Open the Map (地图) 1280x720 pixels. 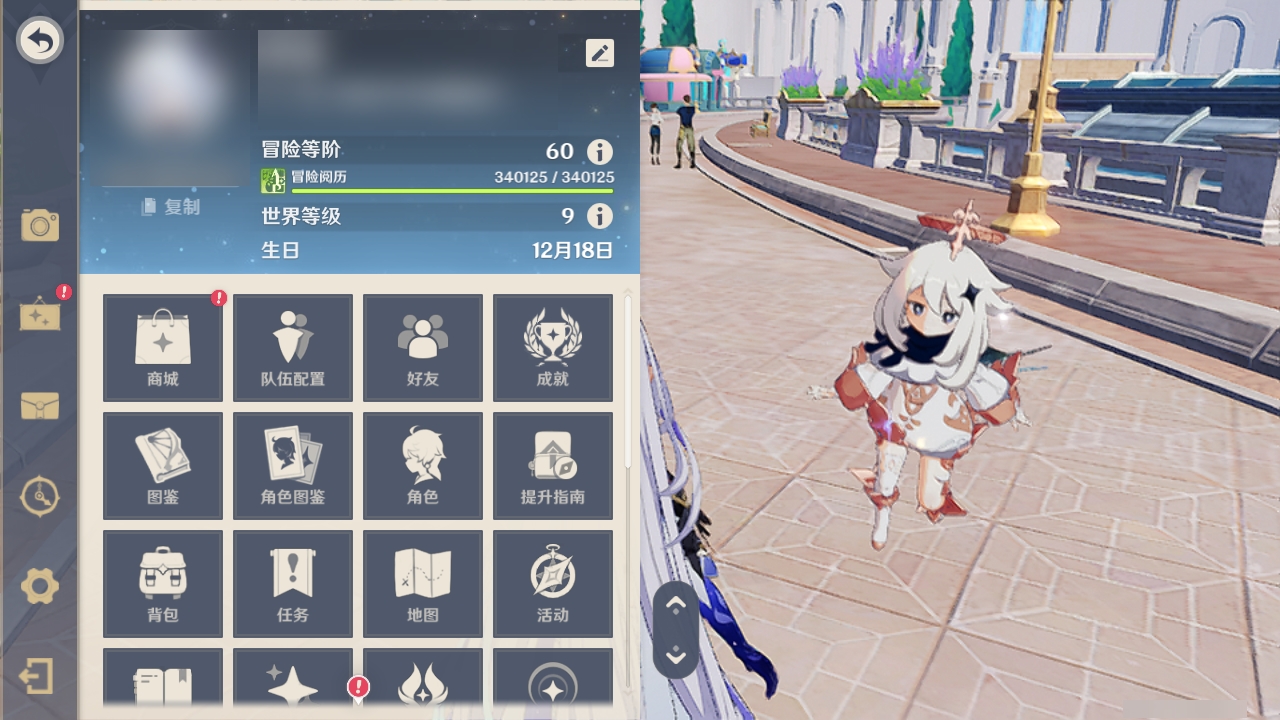[x=423, y=583]
